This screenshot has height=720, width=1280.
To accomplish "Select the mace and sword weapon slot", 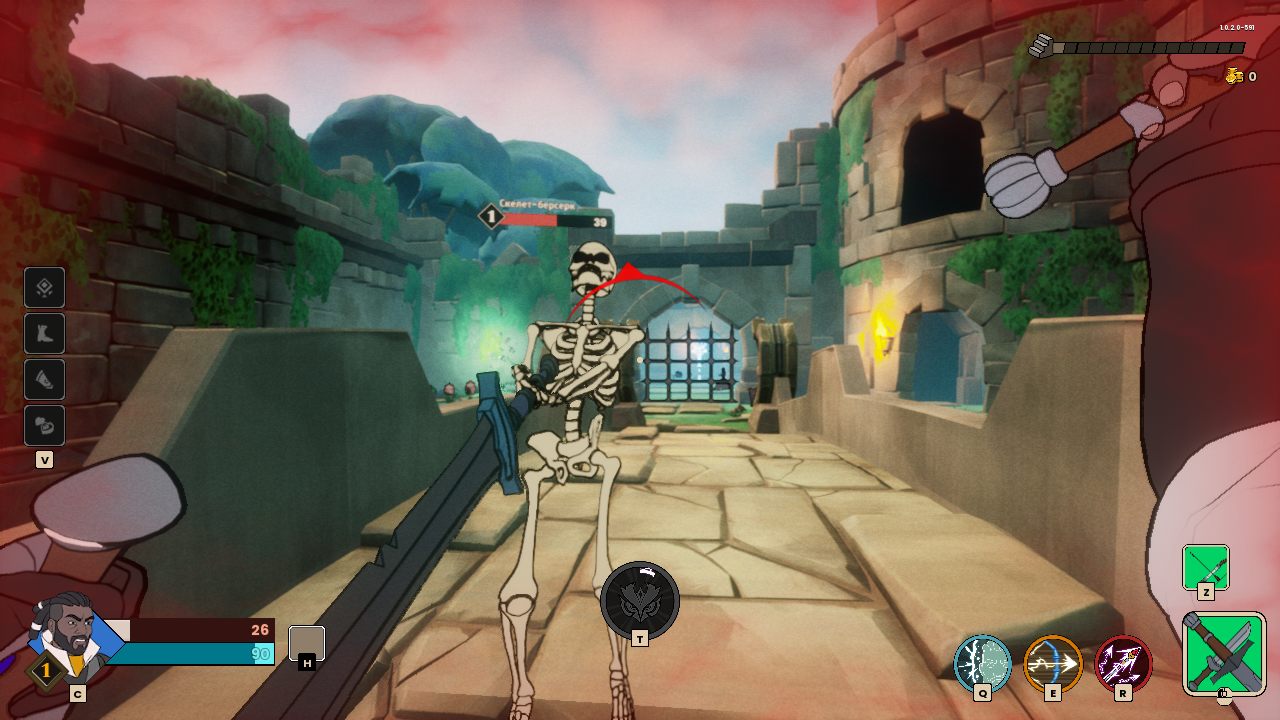I will pos(1224,653).
